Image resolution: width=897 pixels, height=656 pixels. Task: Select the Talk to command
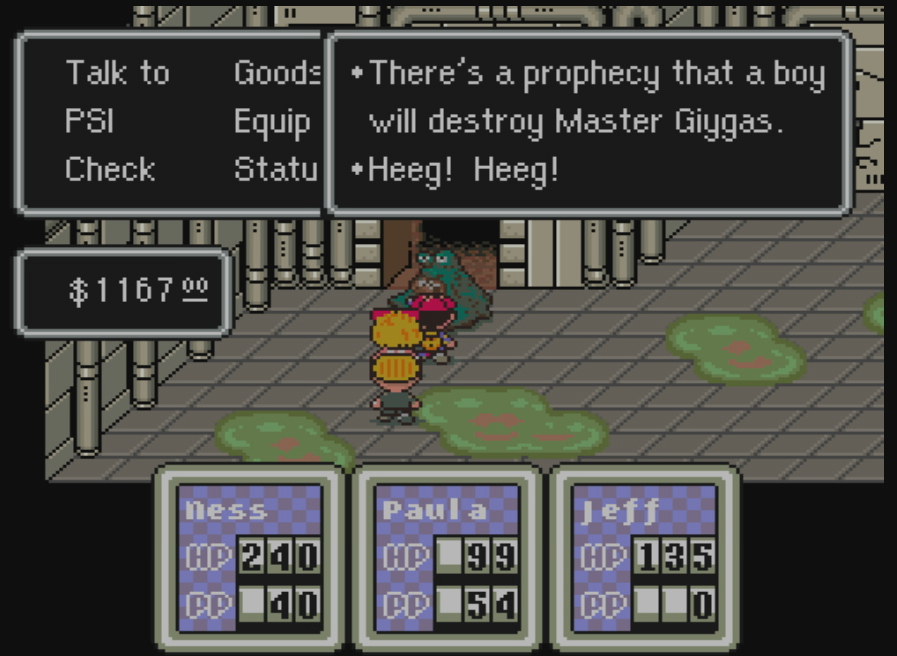[118, 73]
